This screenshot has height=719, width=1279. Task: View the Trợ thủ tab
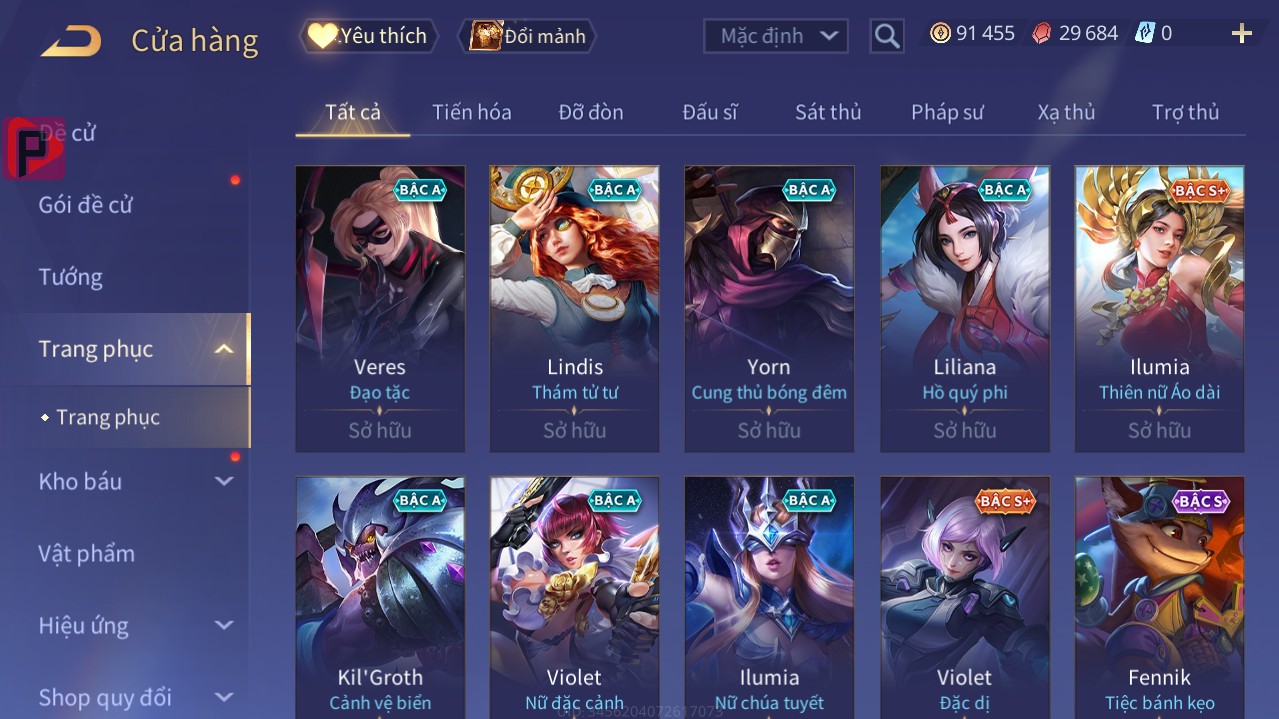(x=1185, y=112)
